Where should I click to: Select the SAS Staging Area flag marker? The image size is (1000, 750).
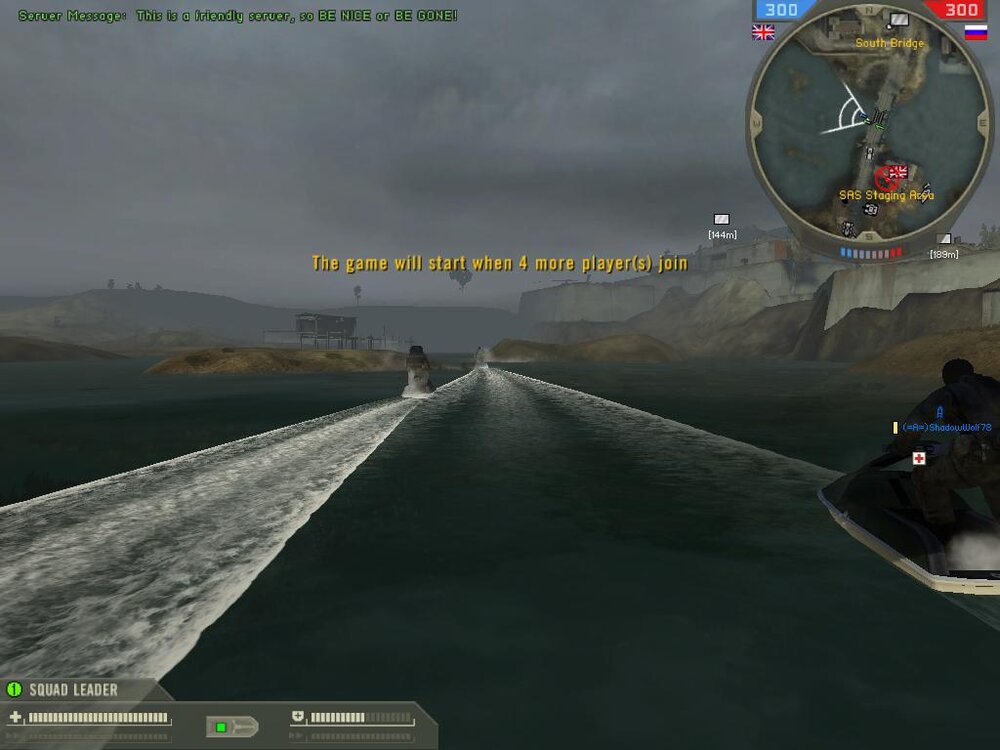tap(897, 172)
